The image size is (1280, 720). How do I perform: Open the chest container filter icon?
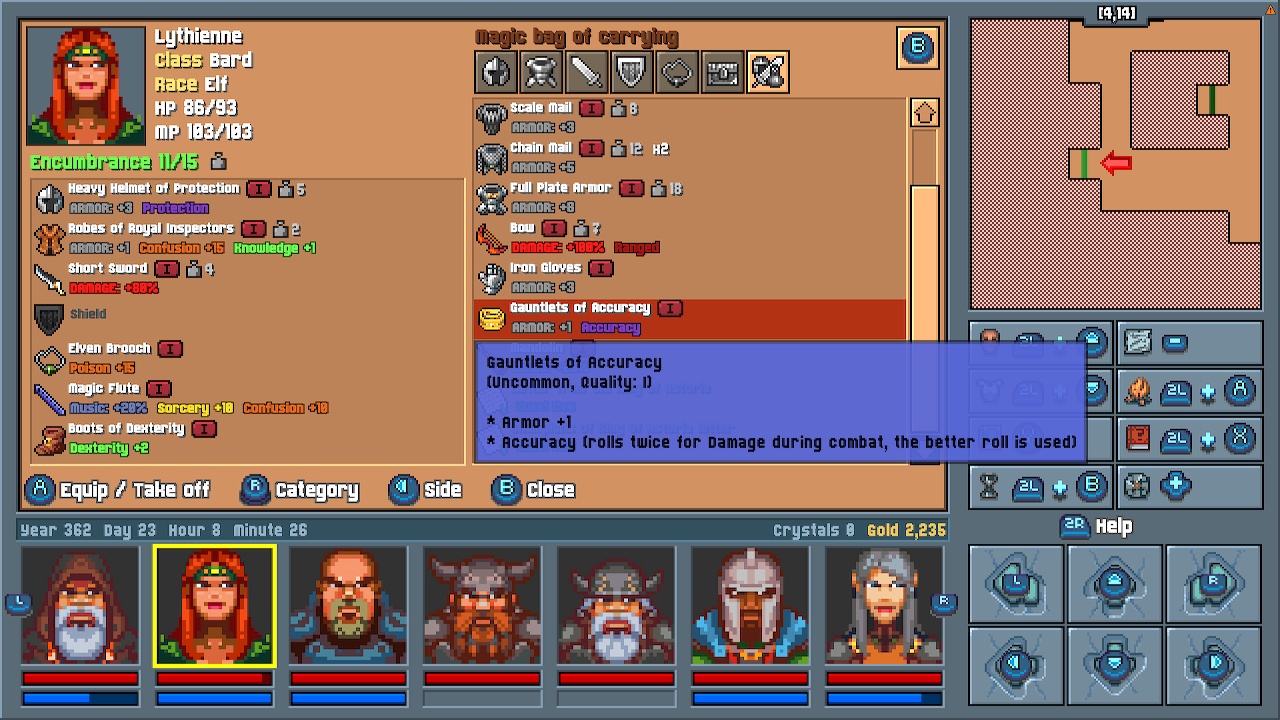(x=721, y=71)
